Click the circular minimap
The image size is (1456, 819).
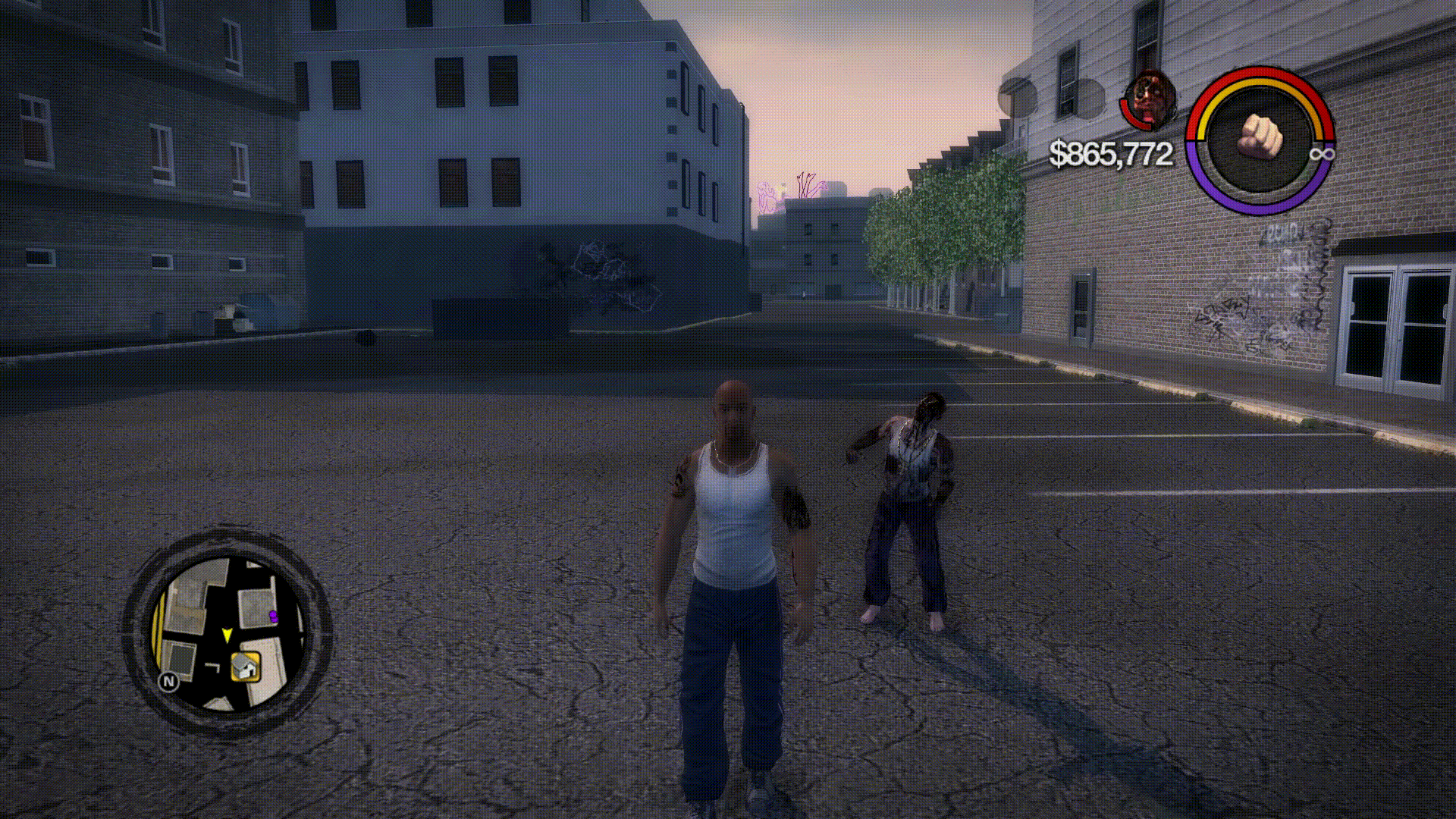point(227,632)
